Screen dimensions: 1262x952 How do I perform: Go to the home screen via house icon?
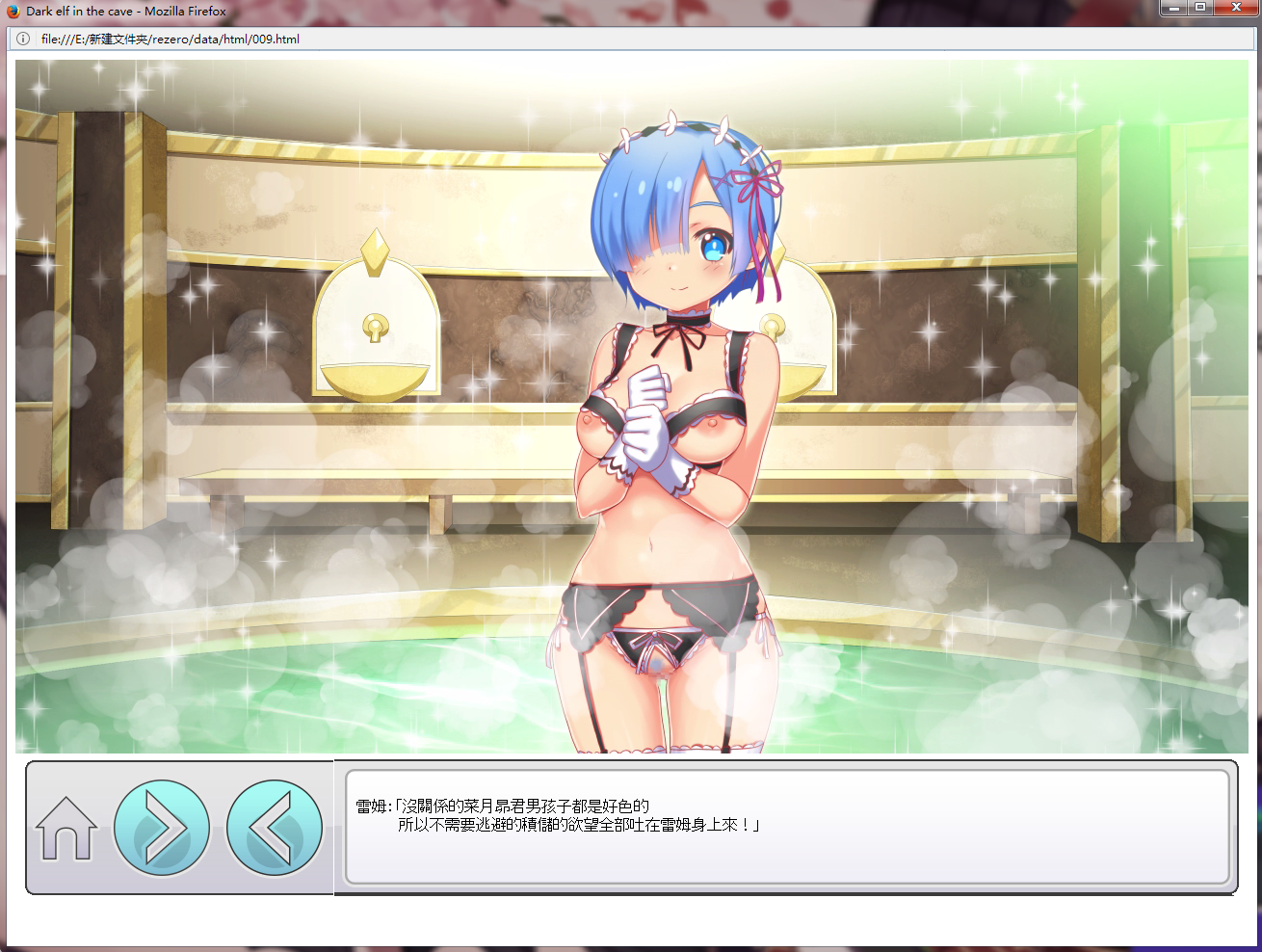[66, 828]
